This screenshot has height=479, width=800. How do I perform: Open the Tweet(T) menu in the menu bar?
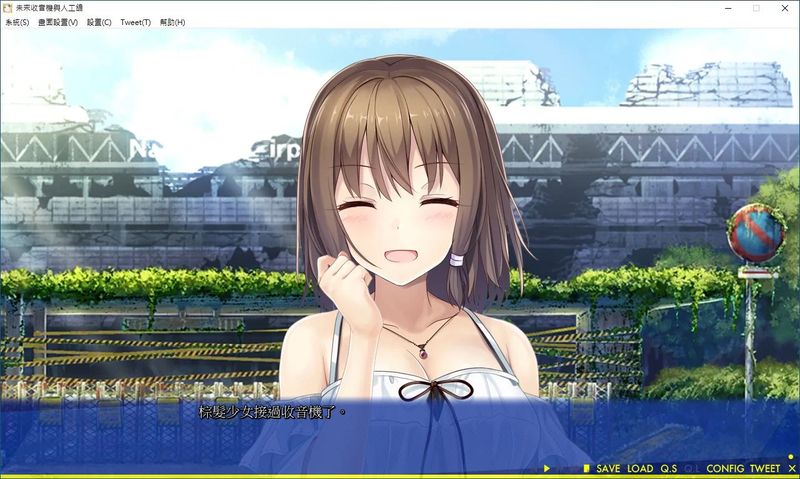[x=135, y=22]
